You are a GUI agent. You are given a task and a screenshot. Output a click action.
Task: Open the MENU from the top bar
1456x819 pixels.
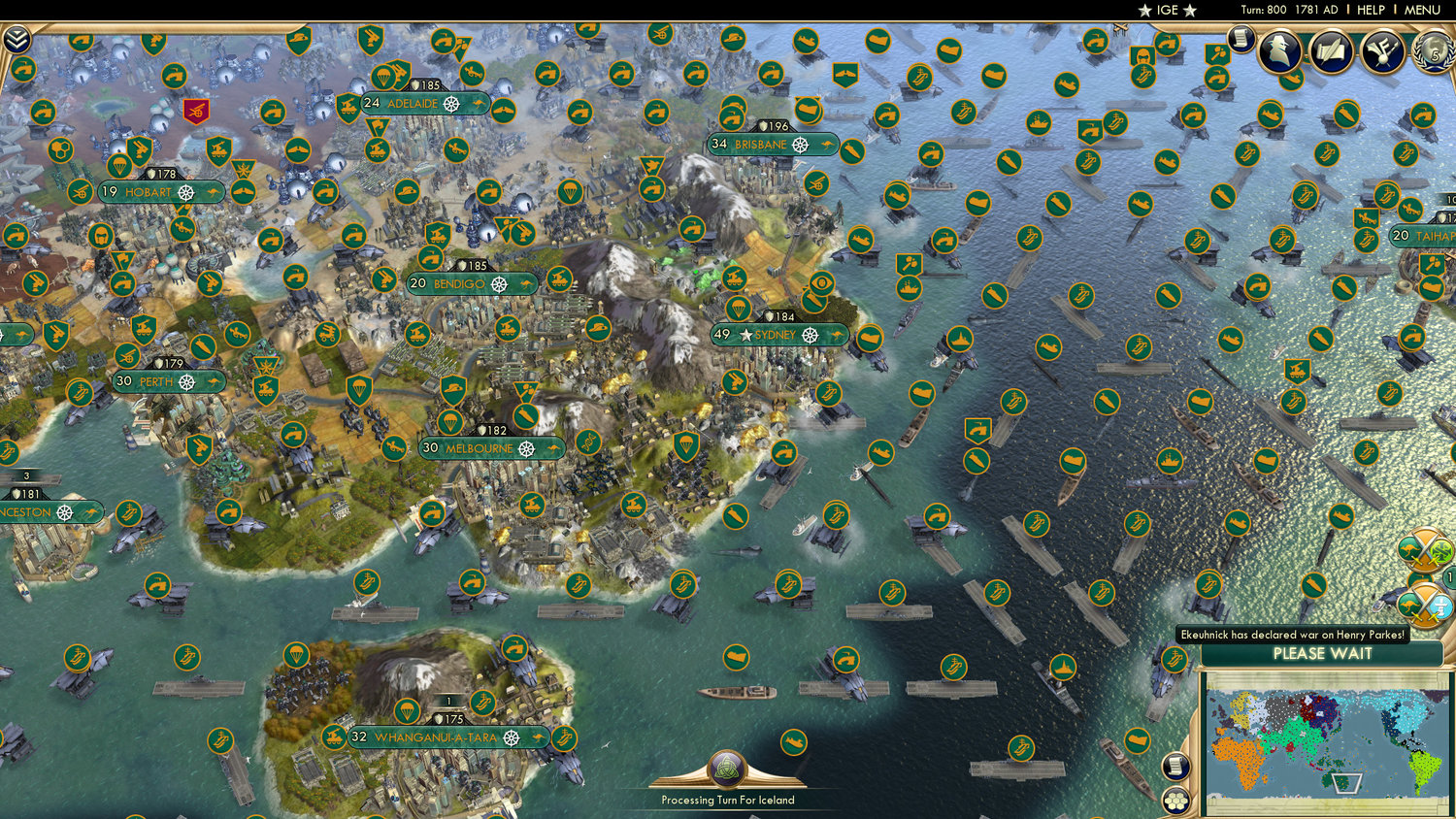click(x=1421, y=10)
